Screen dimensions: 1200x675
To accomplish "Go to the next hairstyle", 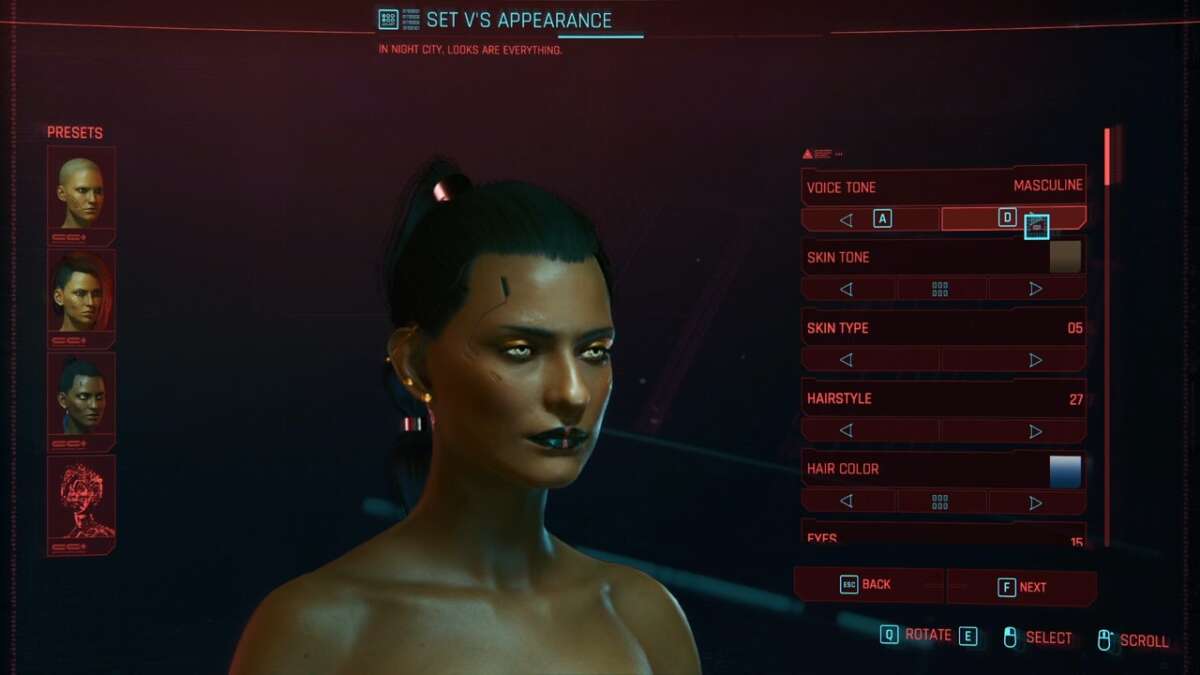I will tap(1036, 431).
